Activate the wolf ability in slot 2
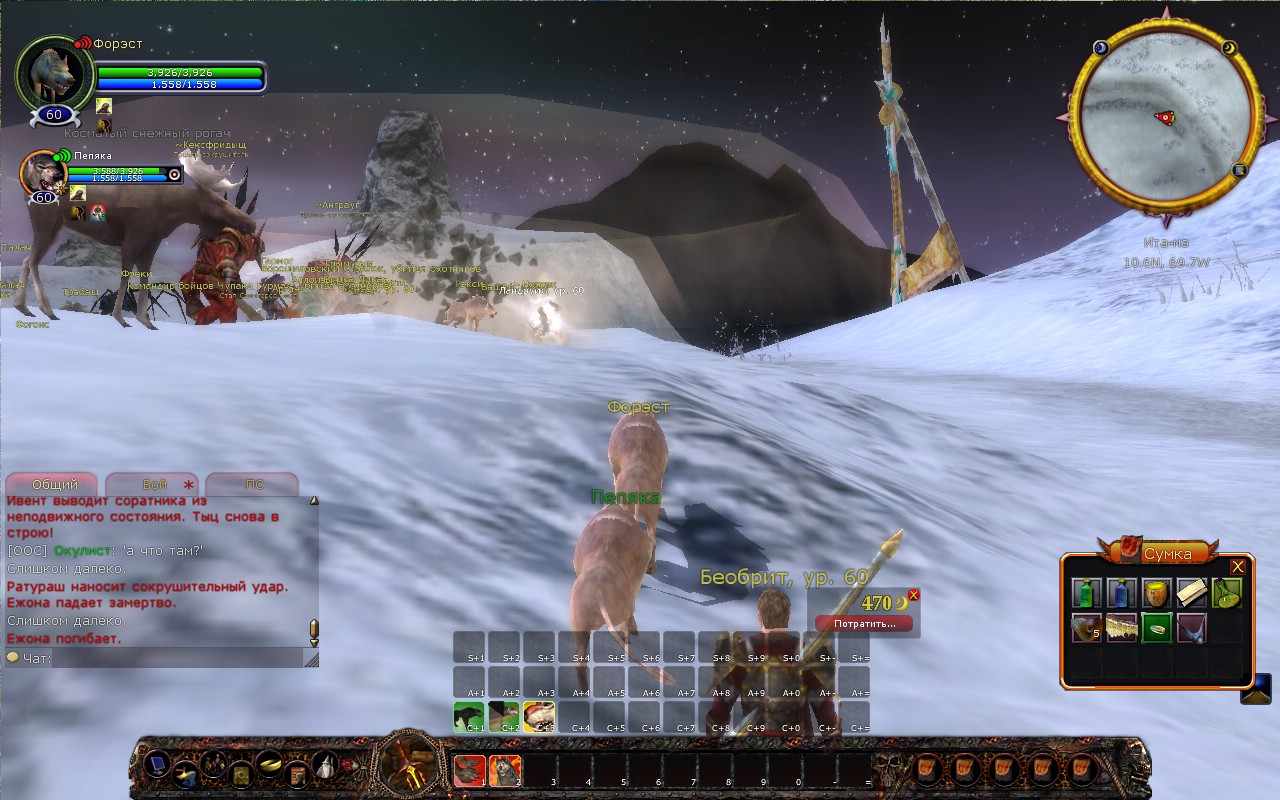Viewport: 1280px width, 800px height. [505, 770]
